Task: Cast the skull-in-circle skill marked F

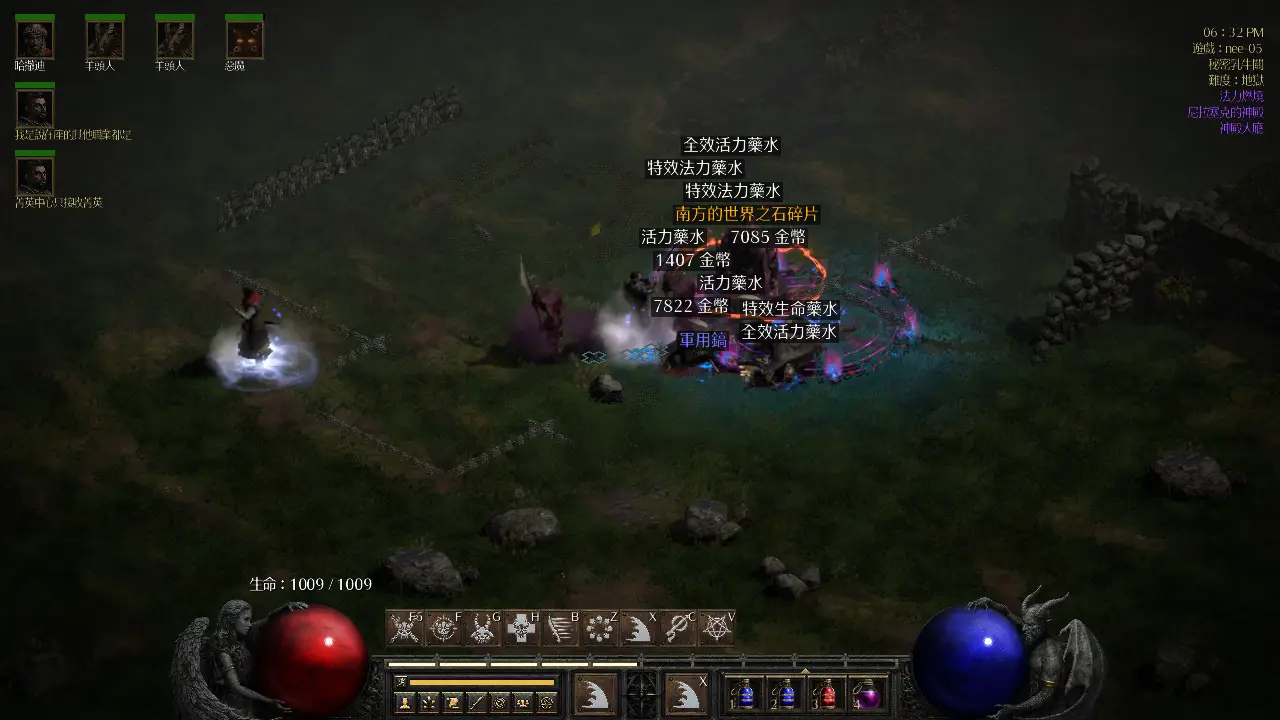Action: (443, 628)
